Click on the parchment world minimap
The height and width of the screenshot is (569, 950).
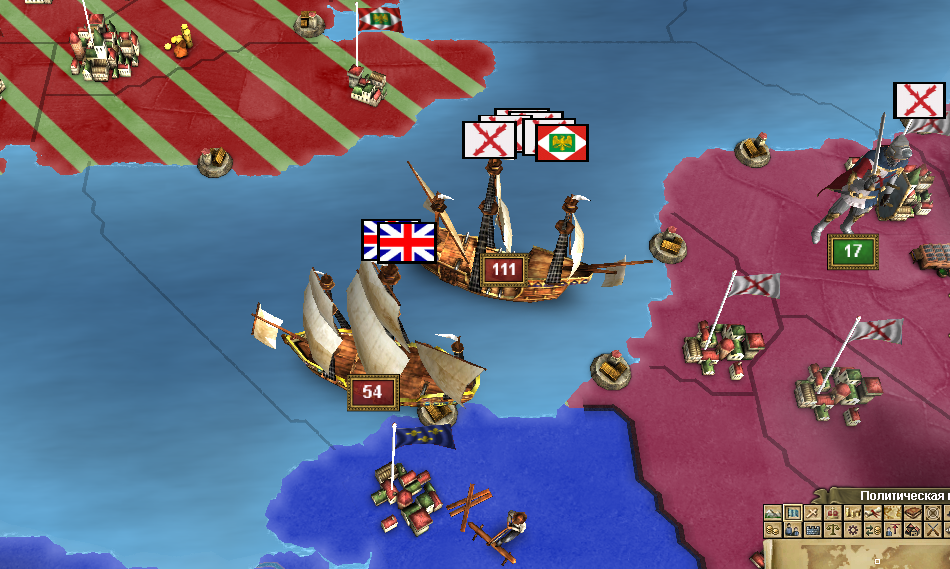click(860, 555)
